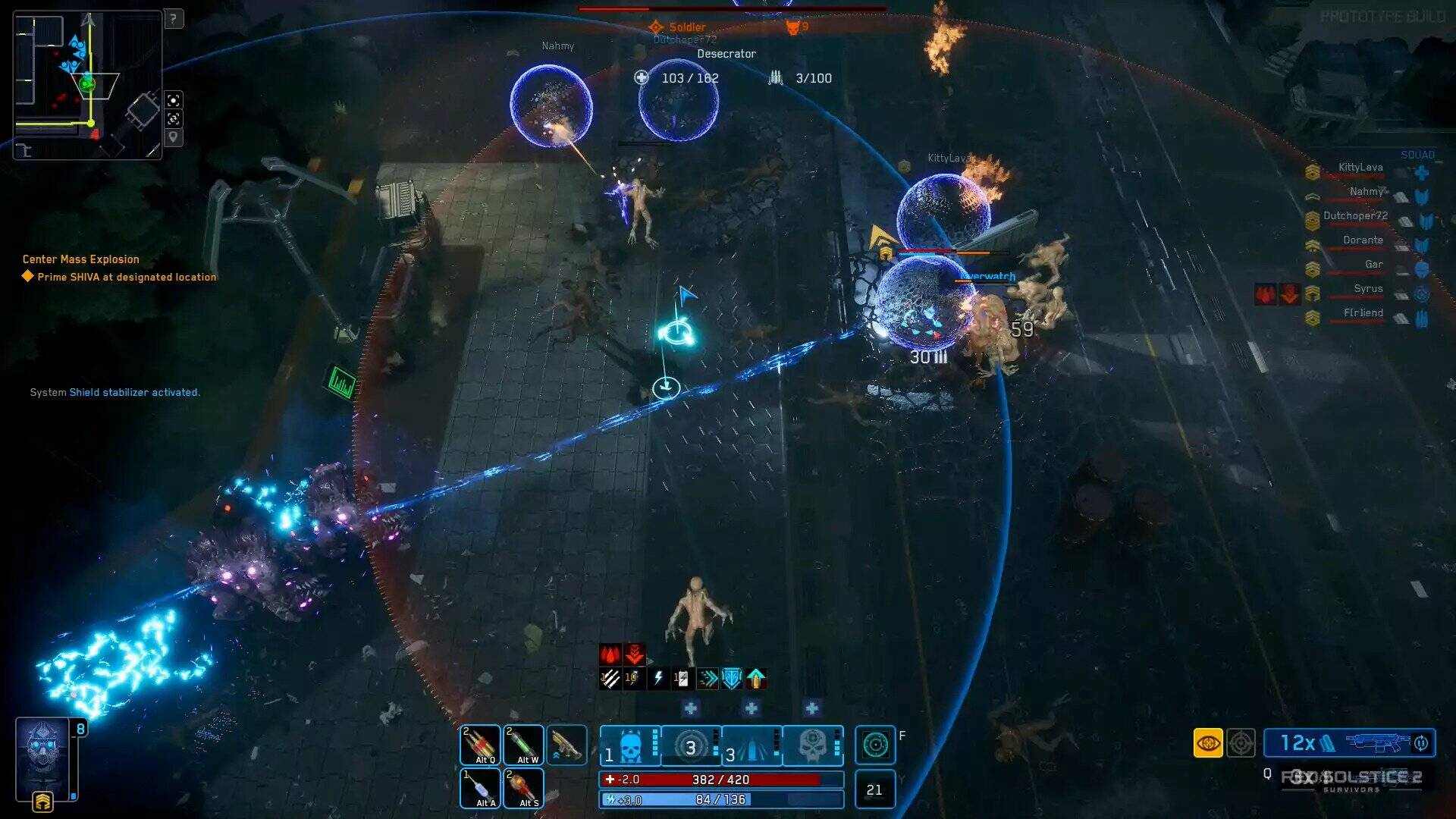Activate the circular ability on cooldown 3

click(691, 745)
